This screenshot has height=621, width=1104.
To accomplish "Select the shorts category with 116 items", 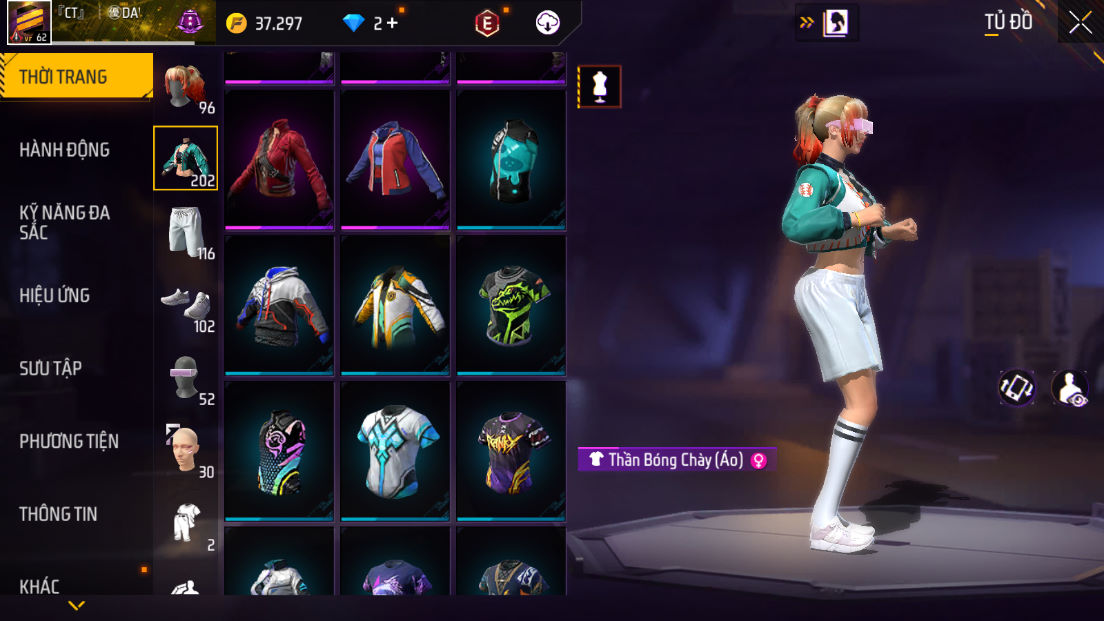I will (185, 230).
